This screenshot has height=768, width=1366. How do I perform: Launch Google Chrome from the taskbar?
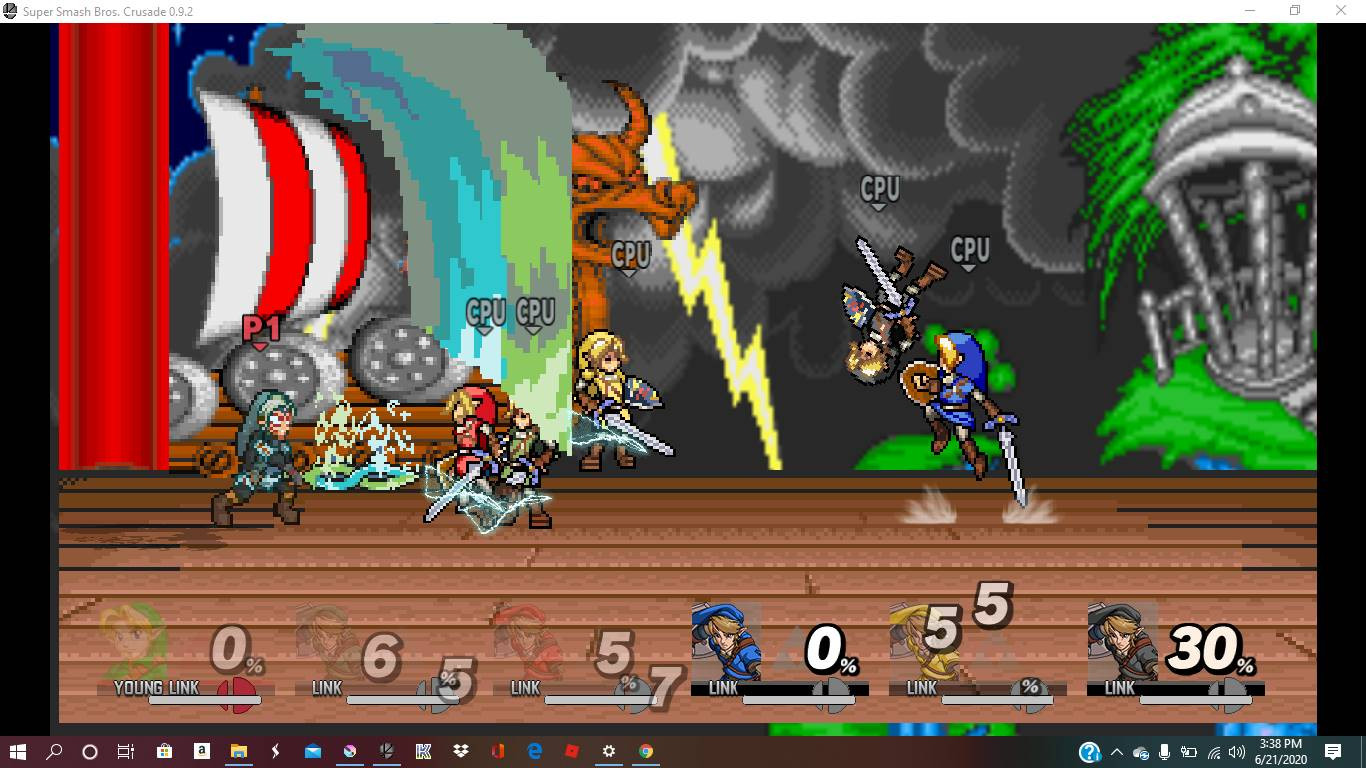tap(645, 752)
